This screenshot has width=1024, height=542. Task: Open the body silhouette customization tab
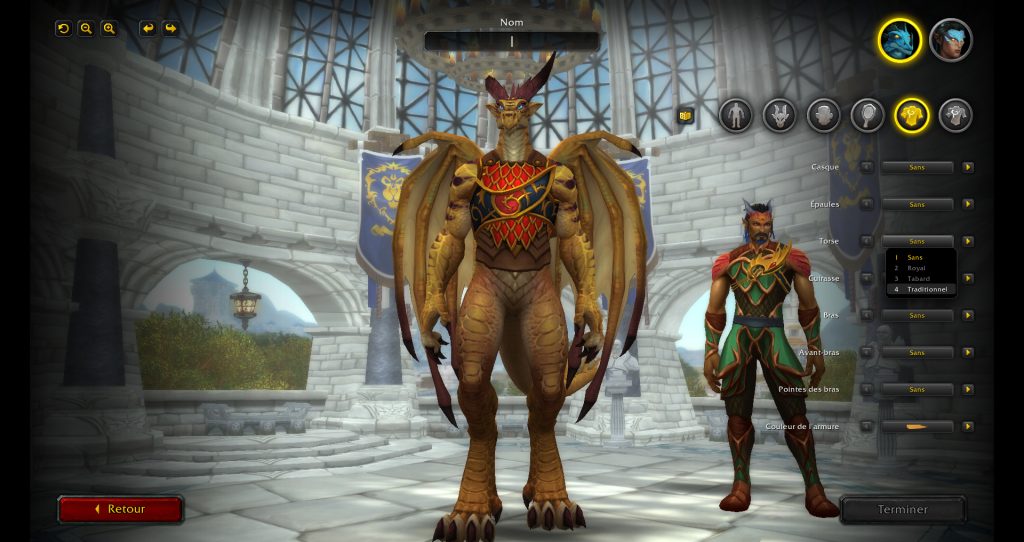735,115
